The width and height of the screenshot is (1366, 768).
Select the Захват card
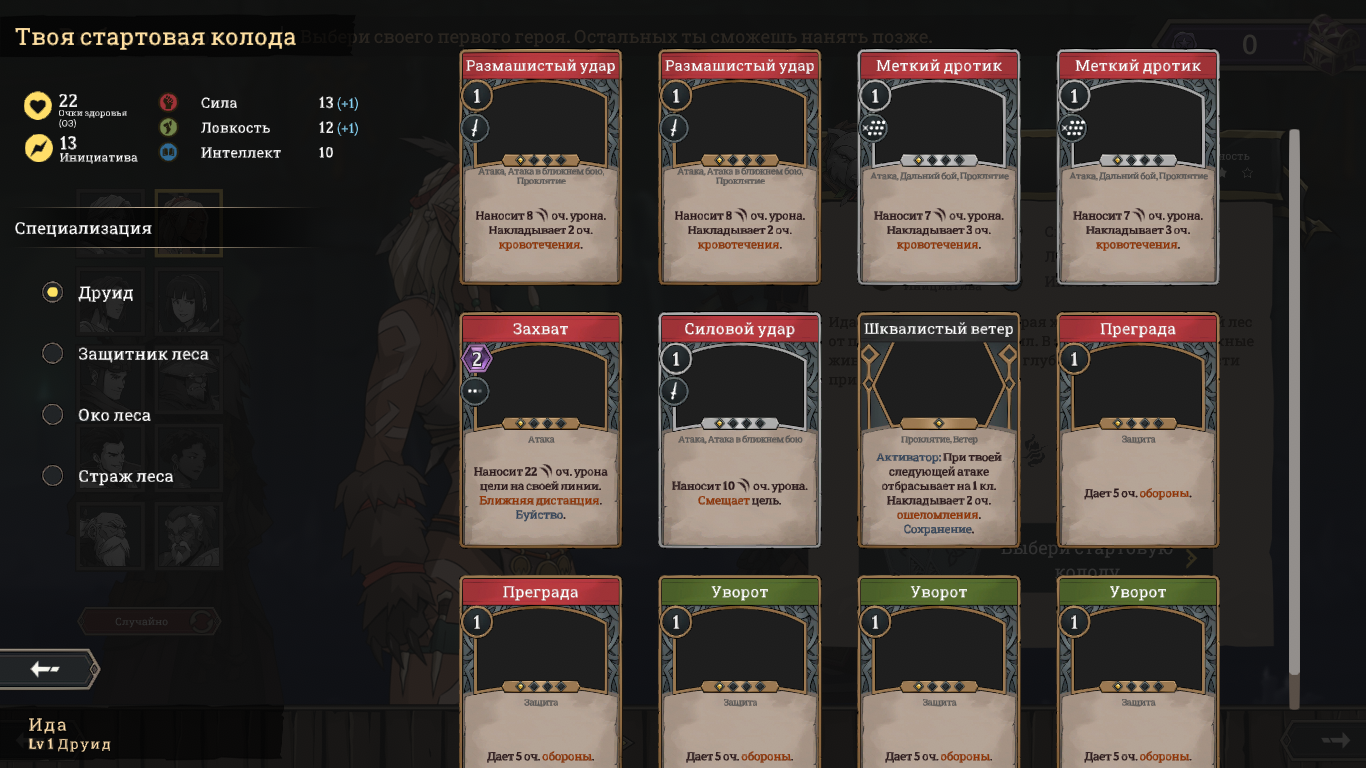pyautogui.click(x=540, y=430)
